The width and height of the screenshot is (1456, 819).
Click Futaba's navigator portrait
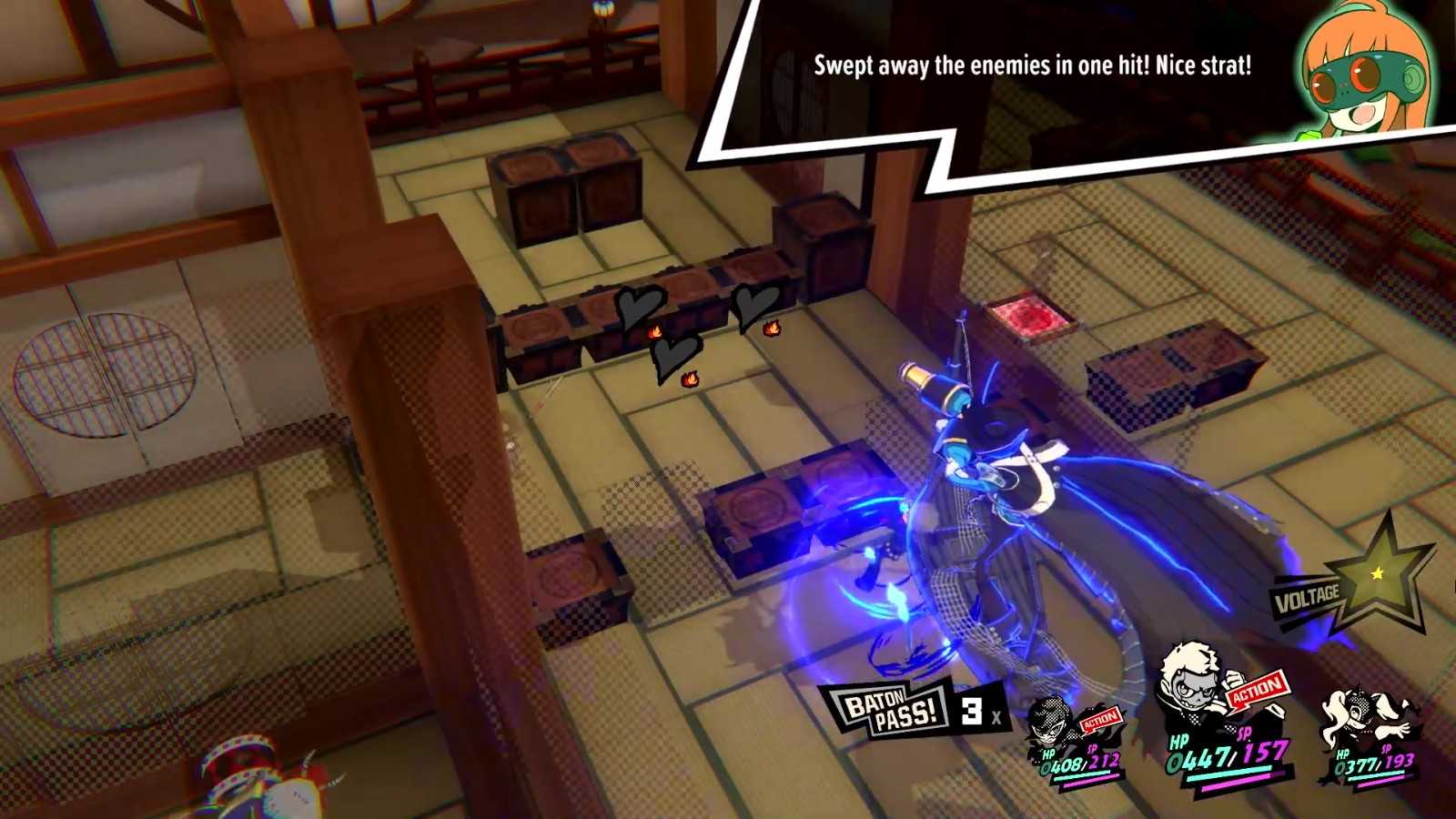pos(1362,75)
